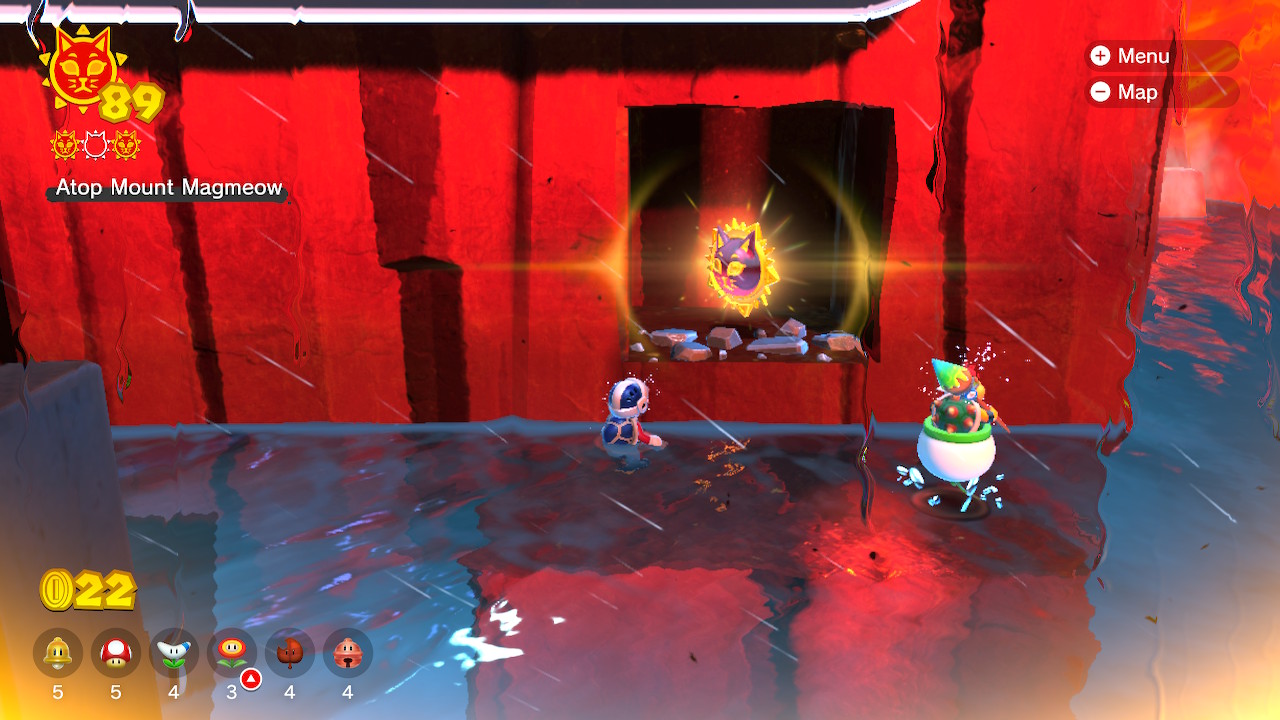Use the Fire Flower reserve item
This screenshot has height=720, width=1280.
point(232,653)
